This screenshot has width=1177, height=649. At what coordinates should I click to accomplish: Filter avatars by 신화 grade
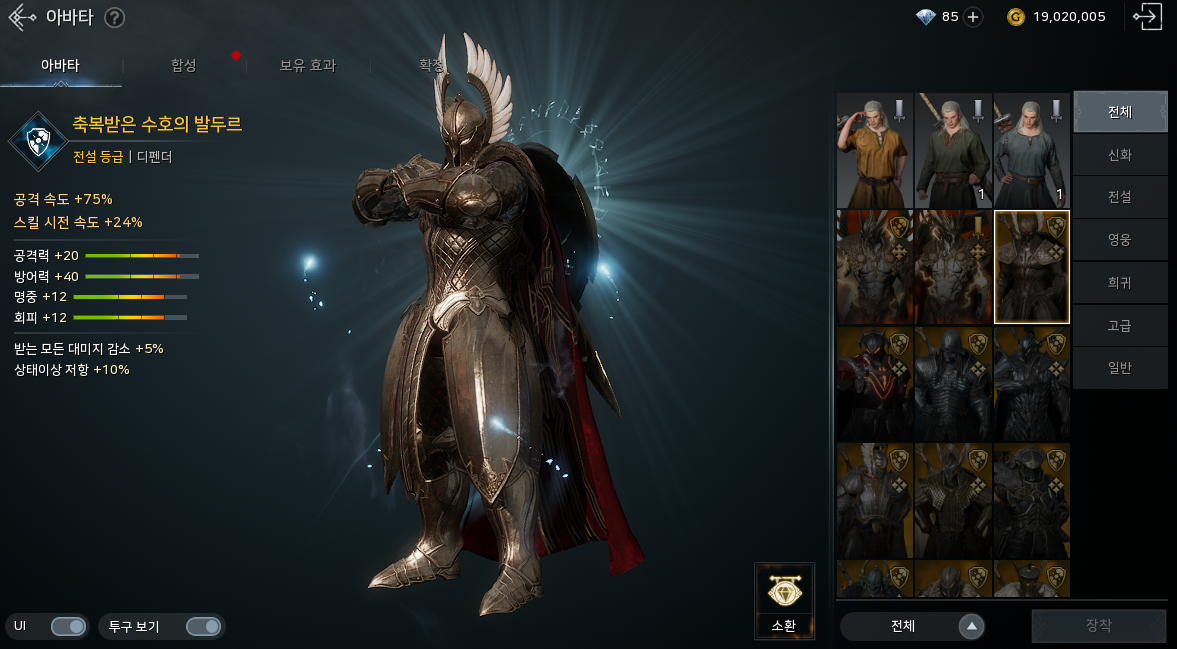coord(1120,155)
